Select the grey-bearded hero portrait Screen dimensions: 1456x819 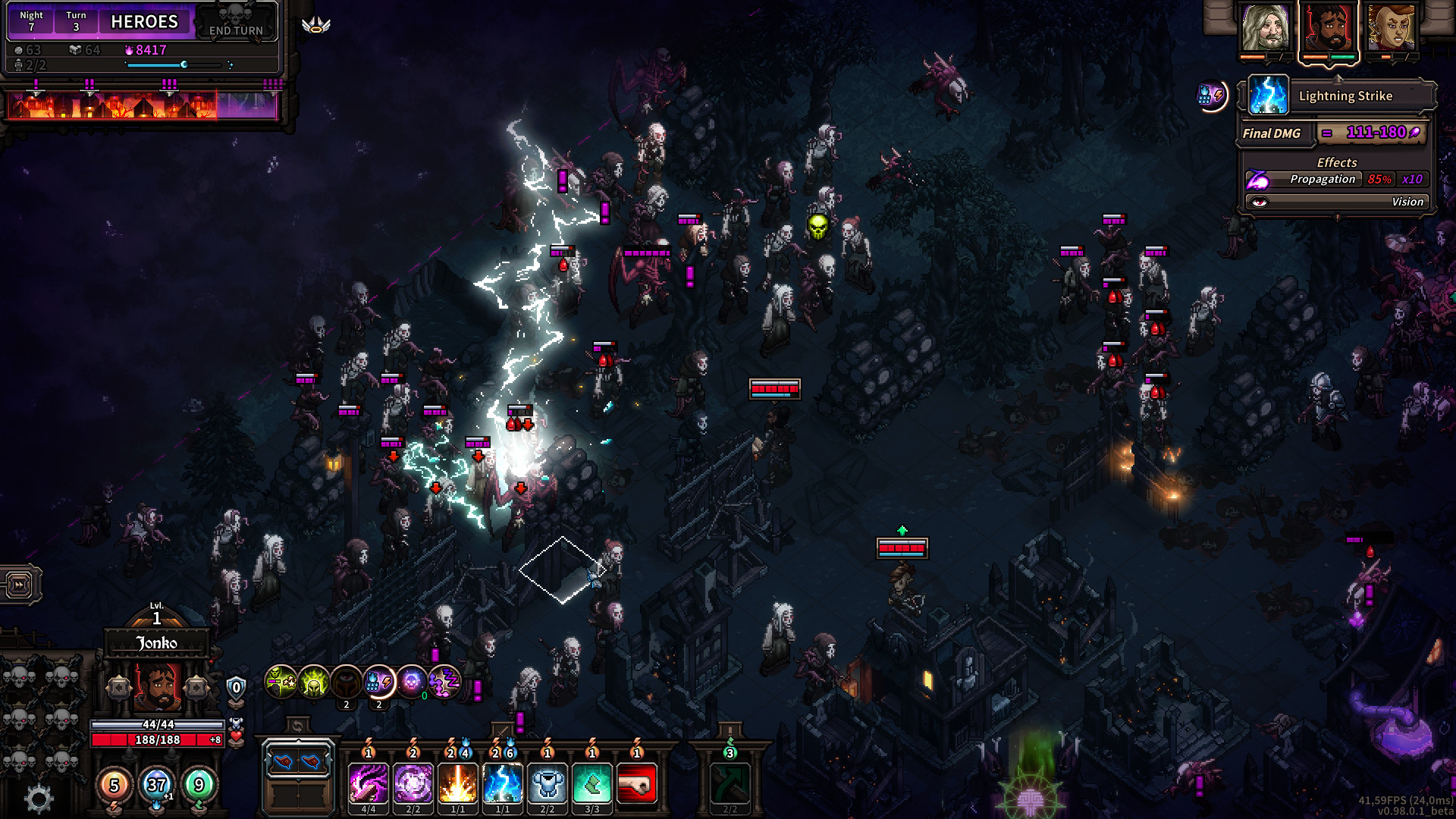tap(1265, 28)
